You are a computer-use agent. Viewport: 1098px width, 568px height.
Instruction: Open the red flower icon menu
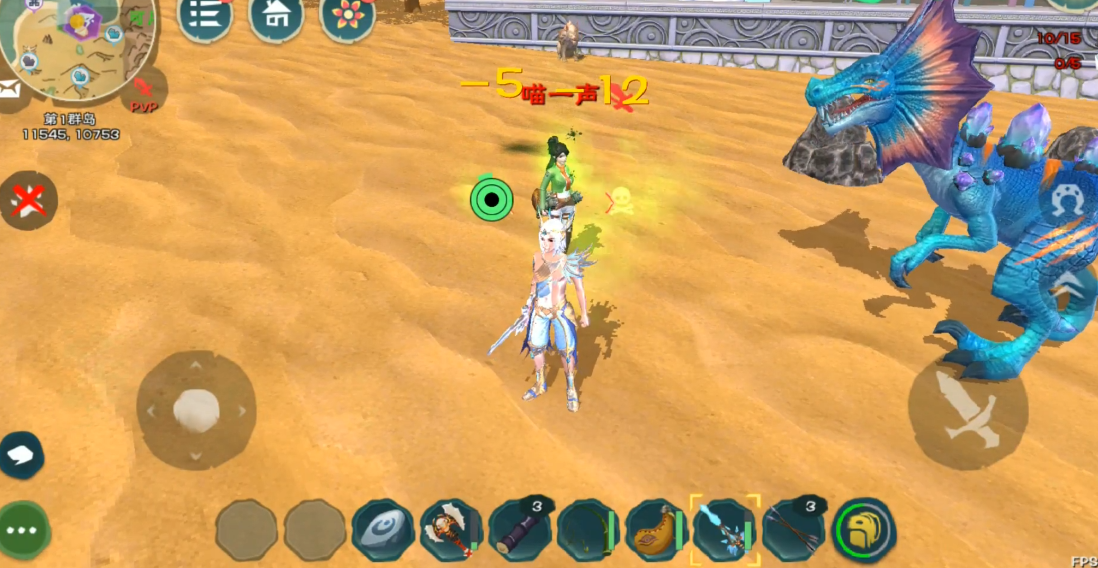pos(348,17)
